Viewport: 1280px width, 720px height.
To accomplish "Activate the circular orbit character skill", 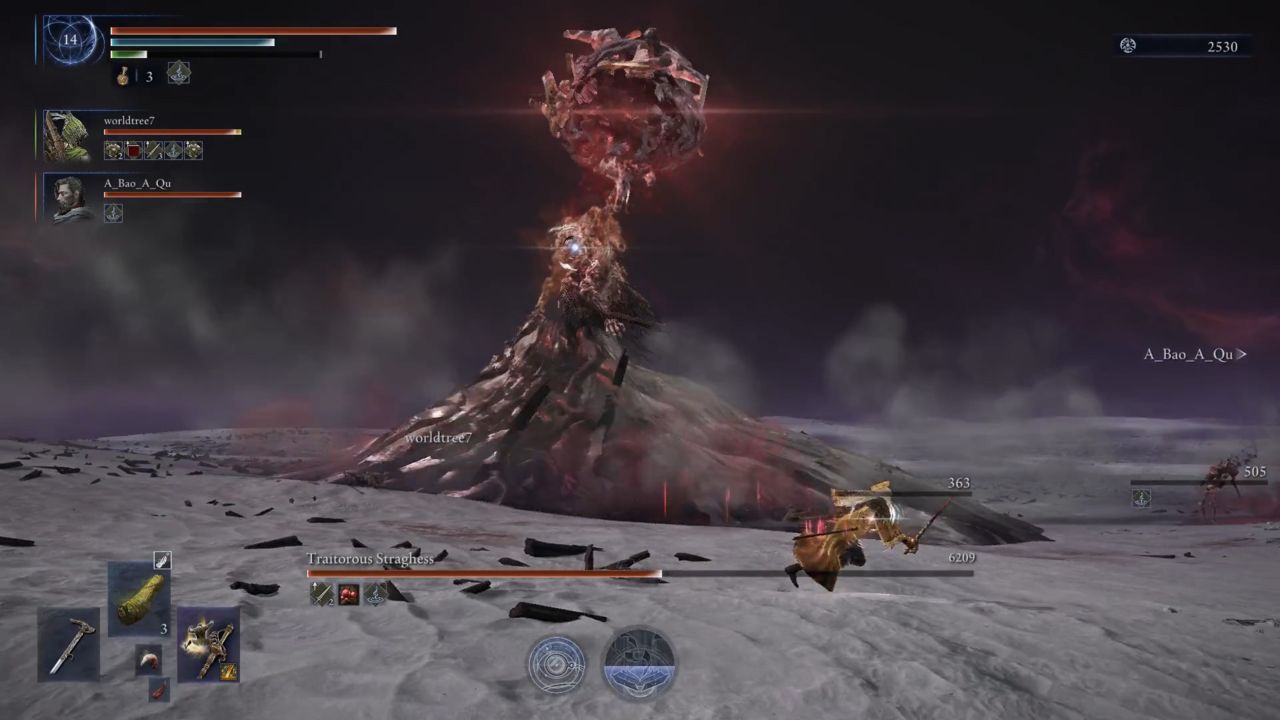I will pyautogui.click(x=557, y=663).
